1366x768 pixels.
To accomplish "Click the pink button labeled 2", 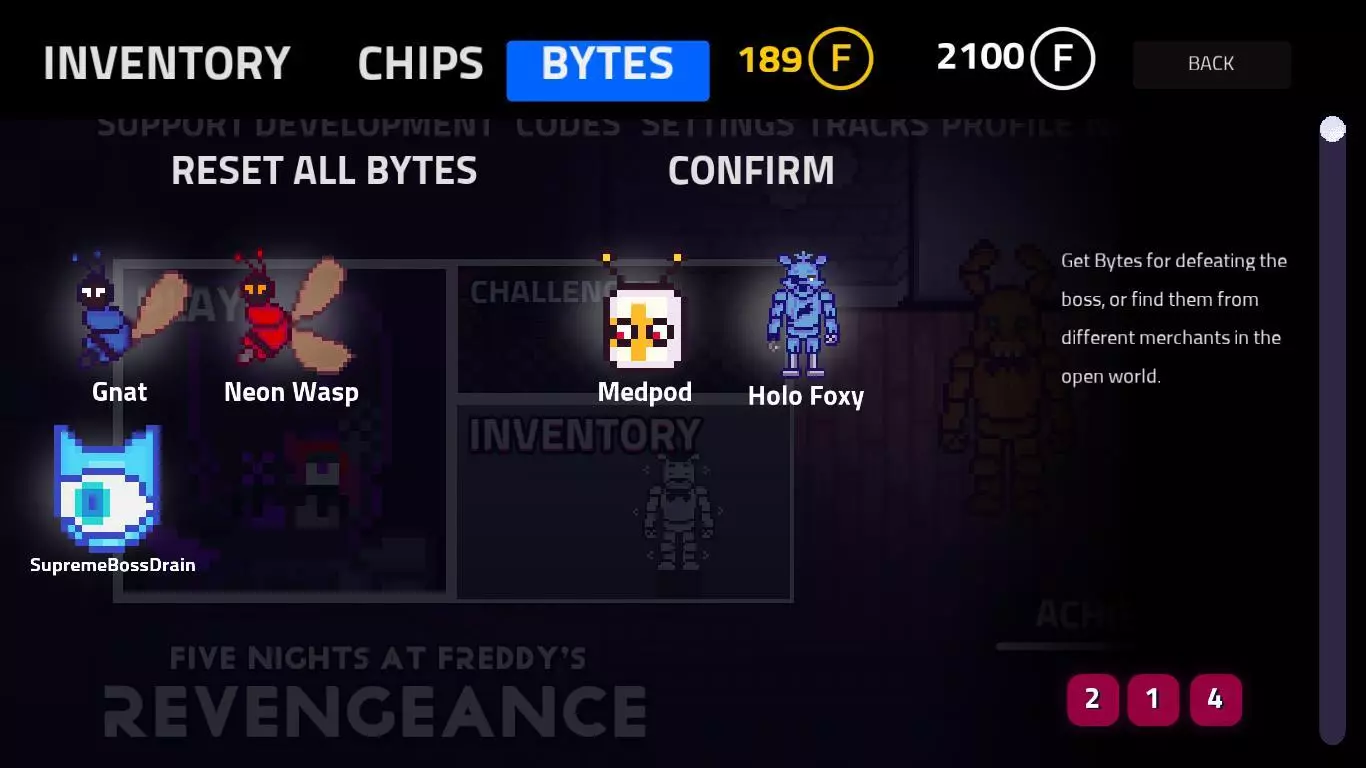I will [1092, 700].
